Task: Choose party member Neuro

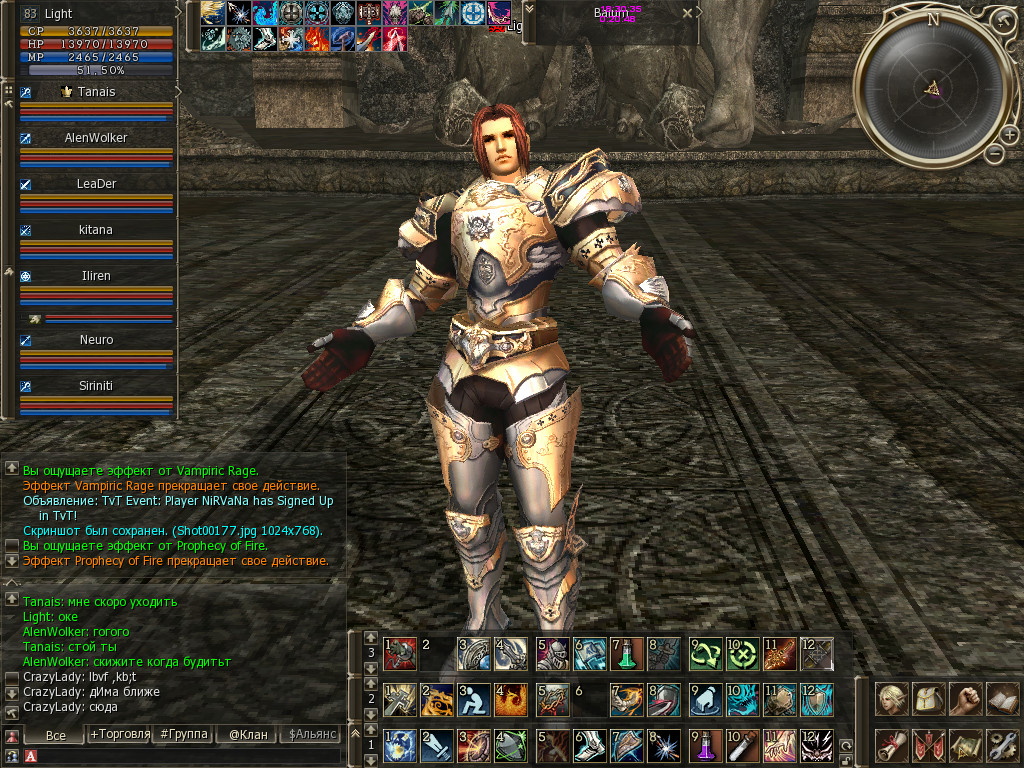Action: point(96,340)
